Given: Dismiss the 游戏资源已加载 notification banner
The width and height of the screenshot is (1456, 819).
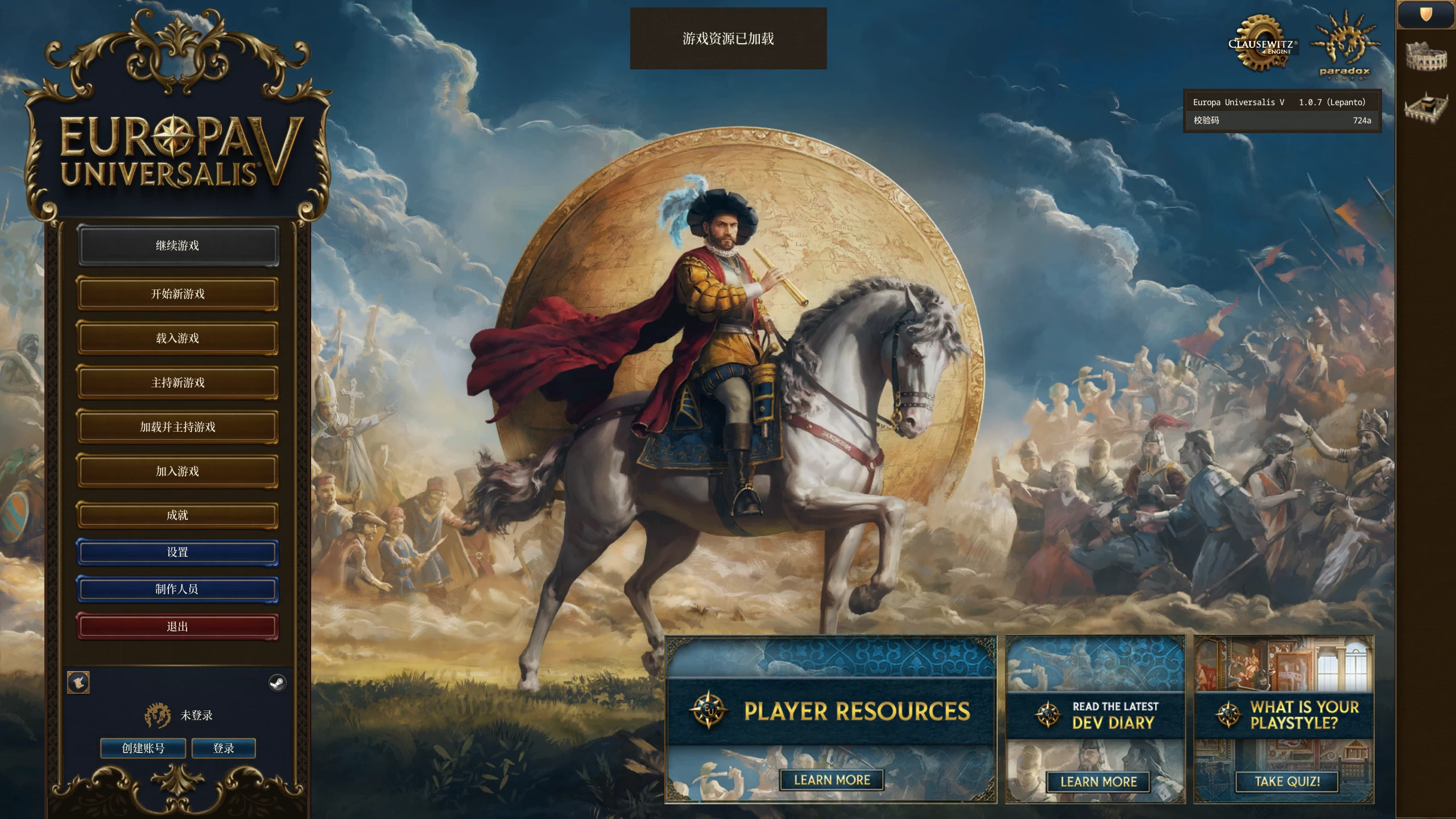Looking at the screenshot, I should (728, 40).
